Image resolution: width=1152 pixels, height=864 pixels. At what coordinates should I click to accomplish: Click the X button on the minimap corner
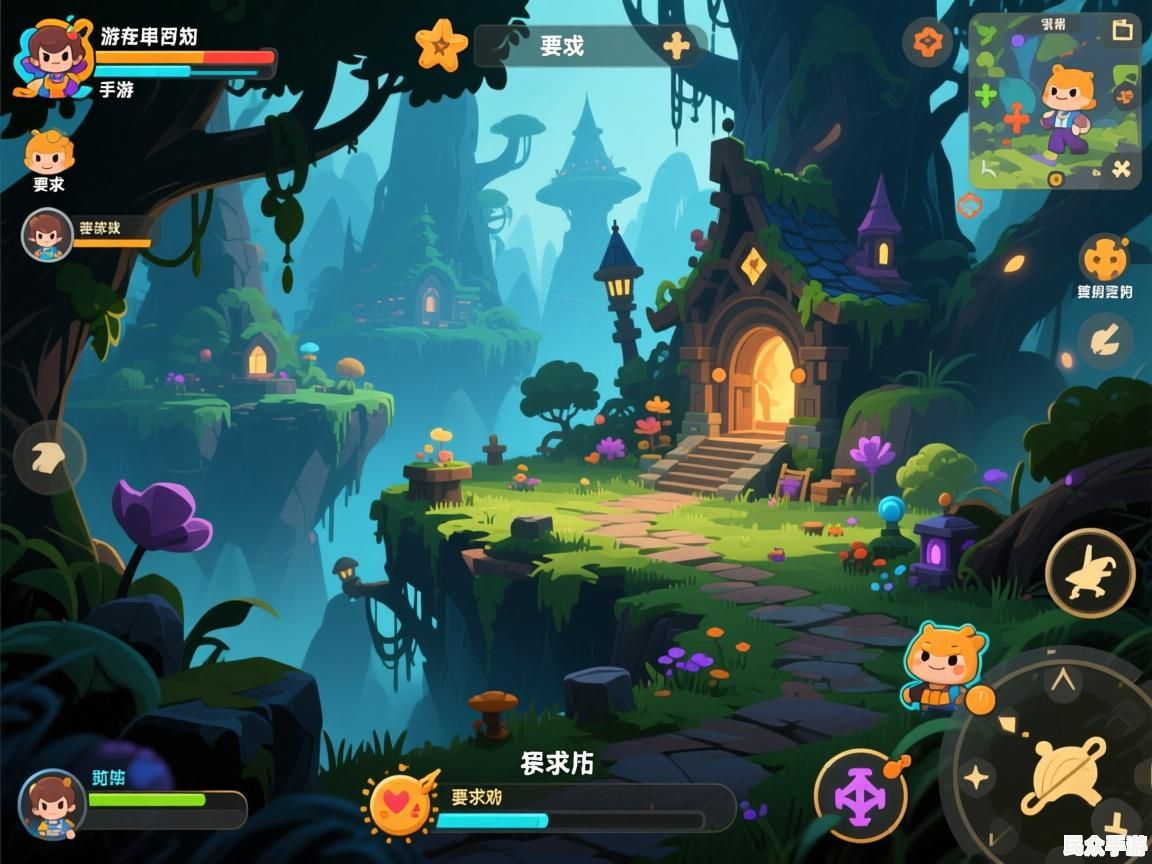click(x=1121, y=169)
